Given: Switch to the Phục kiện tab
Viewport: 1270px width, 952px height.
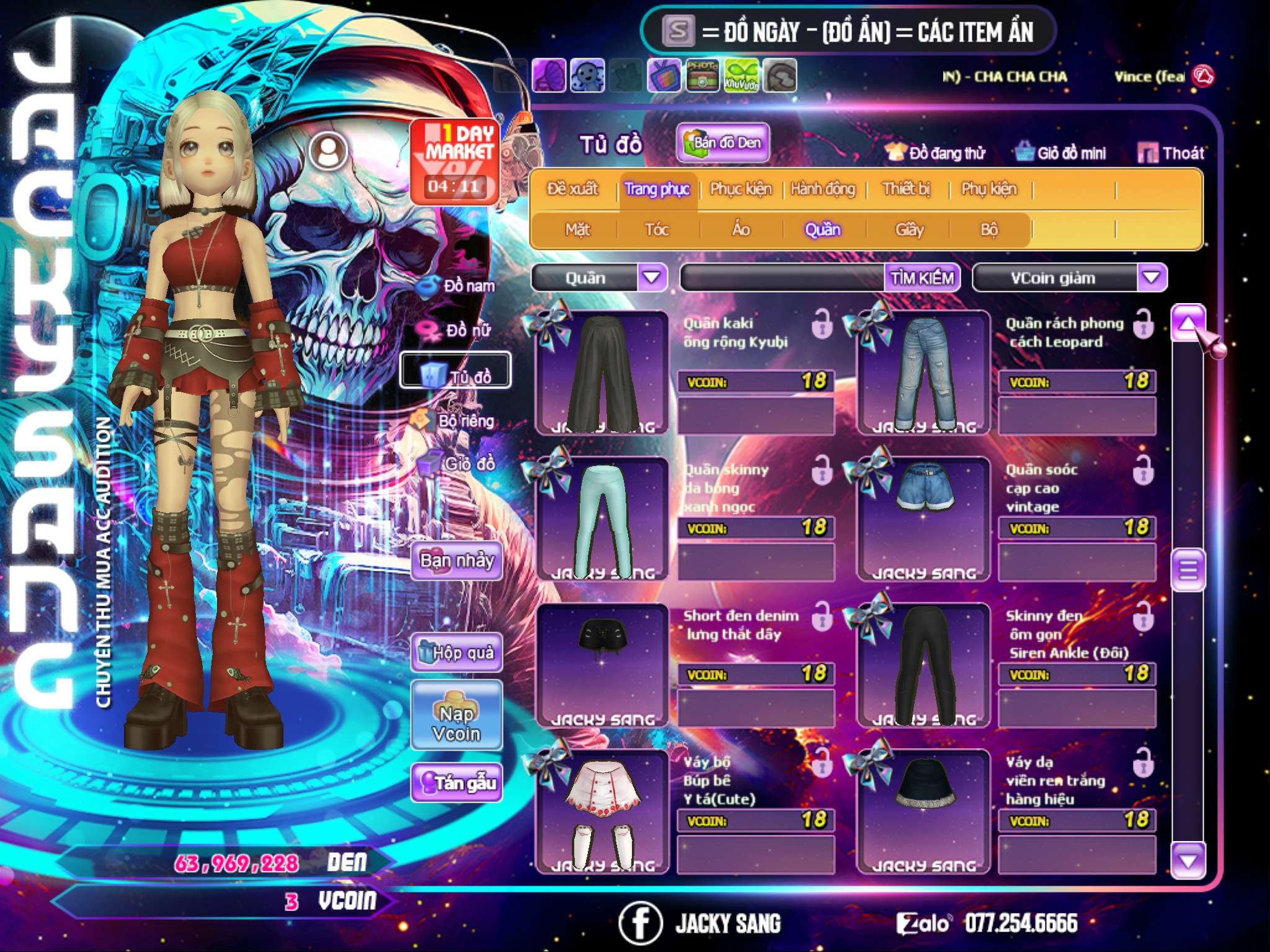Looking at the screenshot, I should point(740,188).
